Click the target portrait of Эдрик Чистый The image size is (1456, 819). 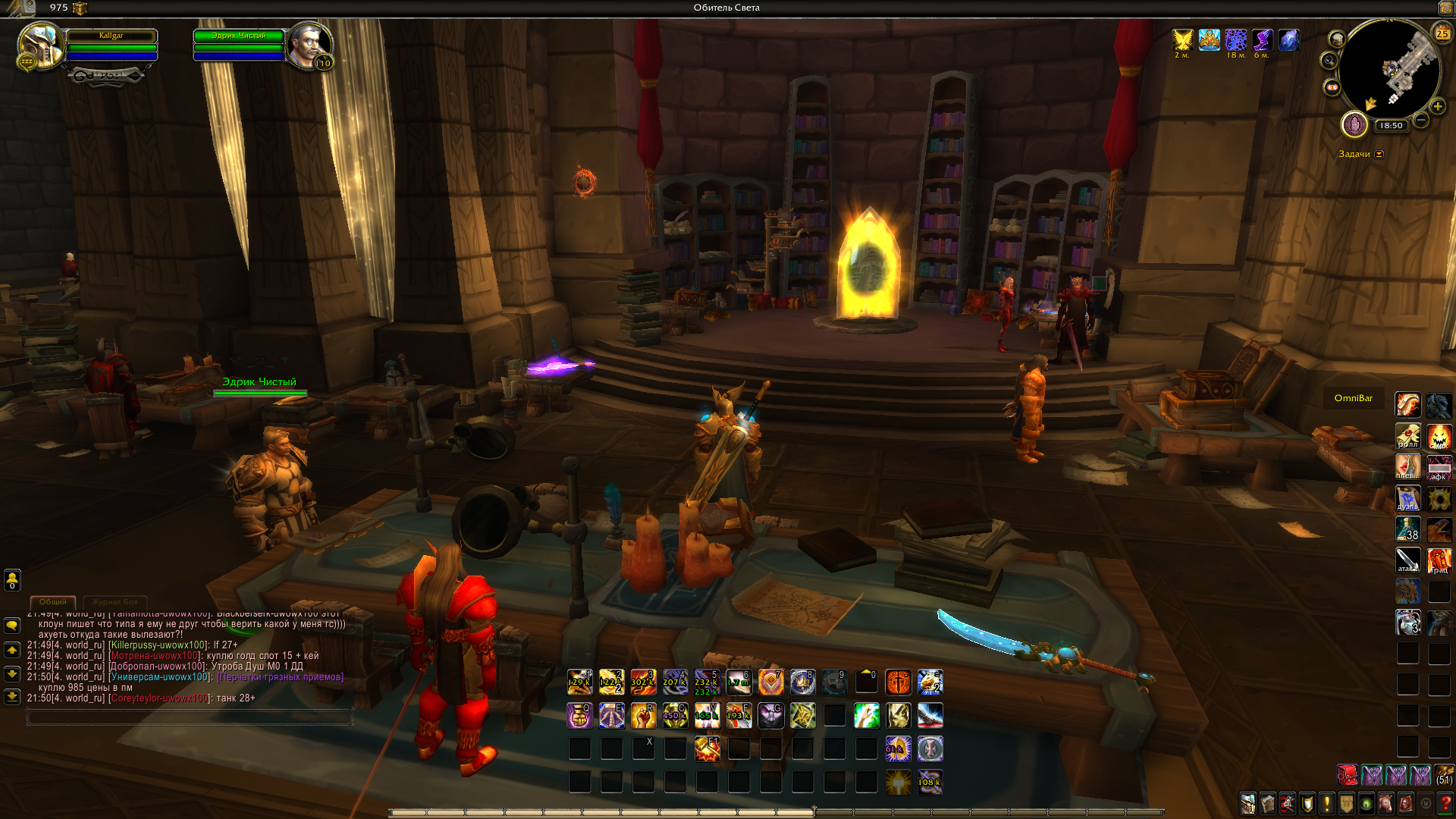pos(309,45)
